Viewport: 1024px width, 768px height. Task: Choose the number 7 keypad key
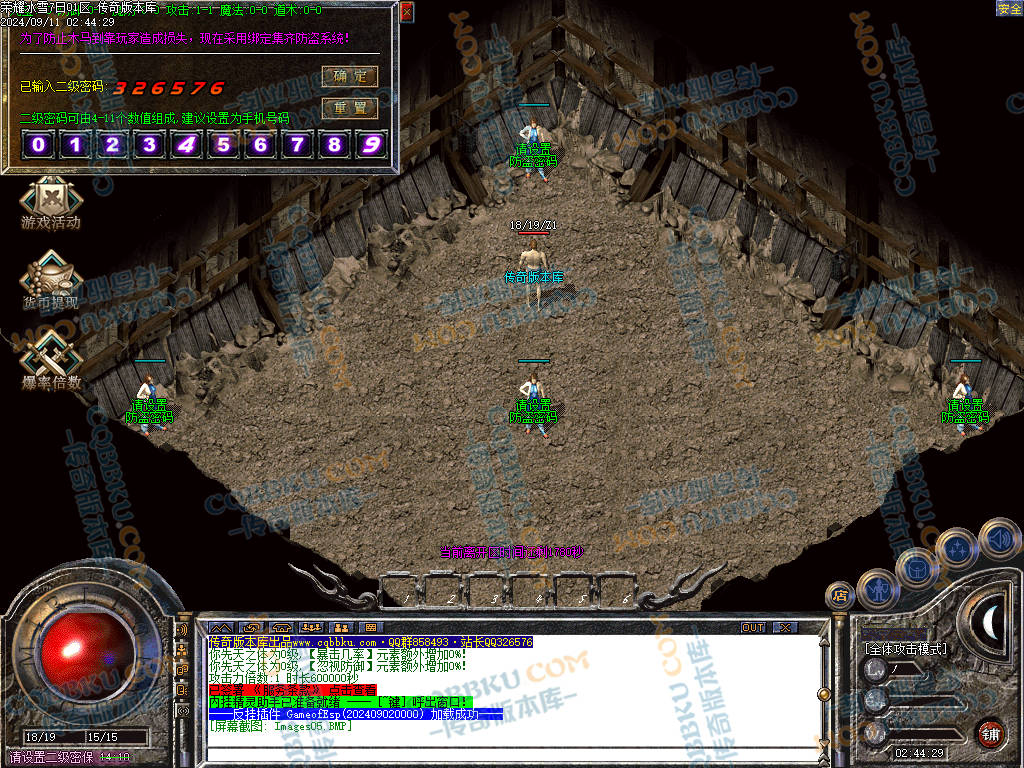pyautogui.click(x=298, y=145)
